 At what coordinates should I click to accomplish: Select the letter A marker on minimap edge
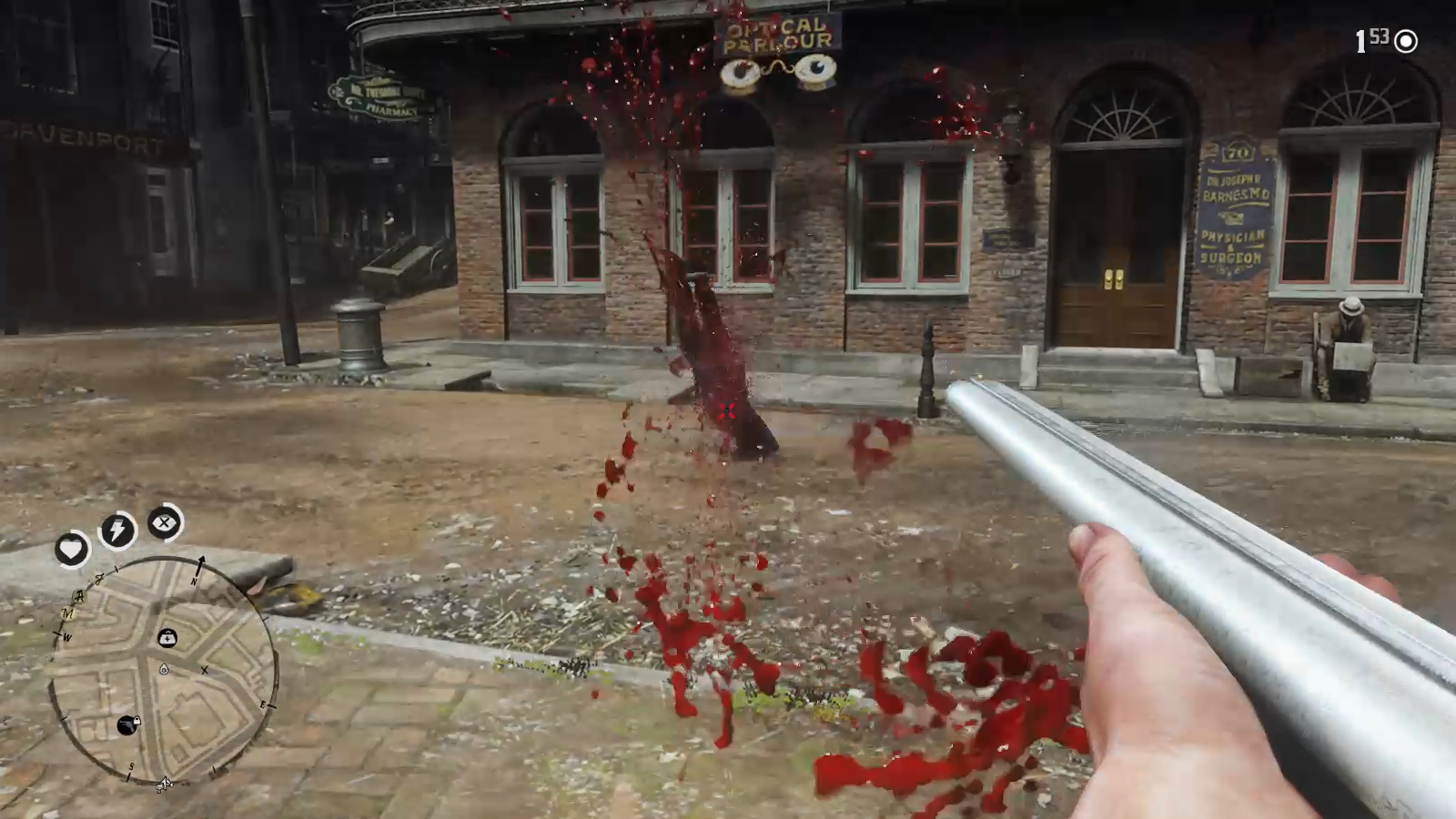tap(79, 596)
